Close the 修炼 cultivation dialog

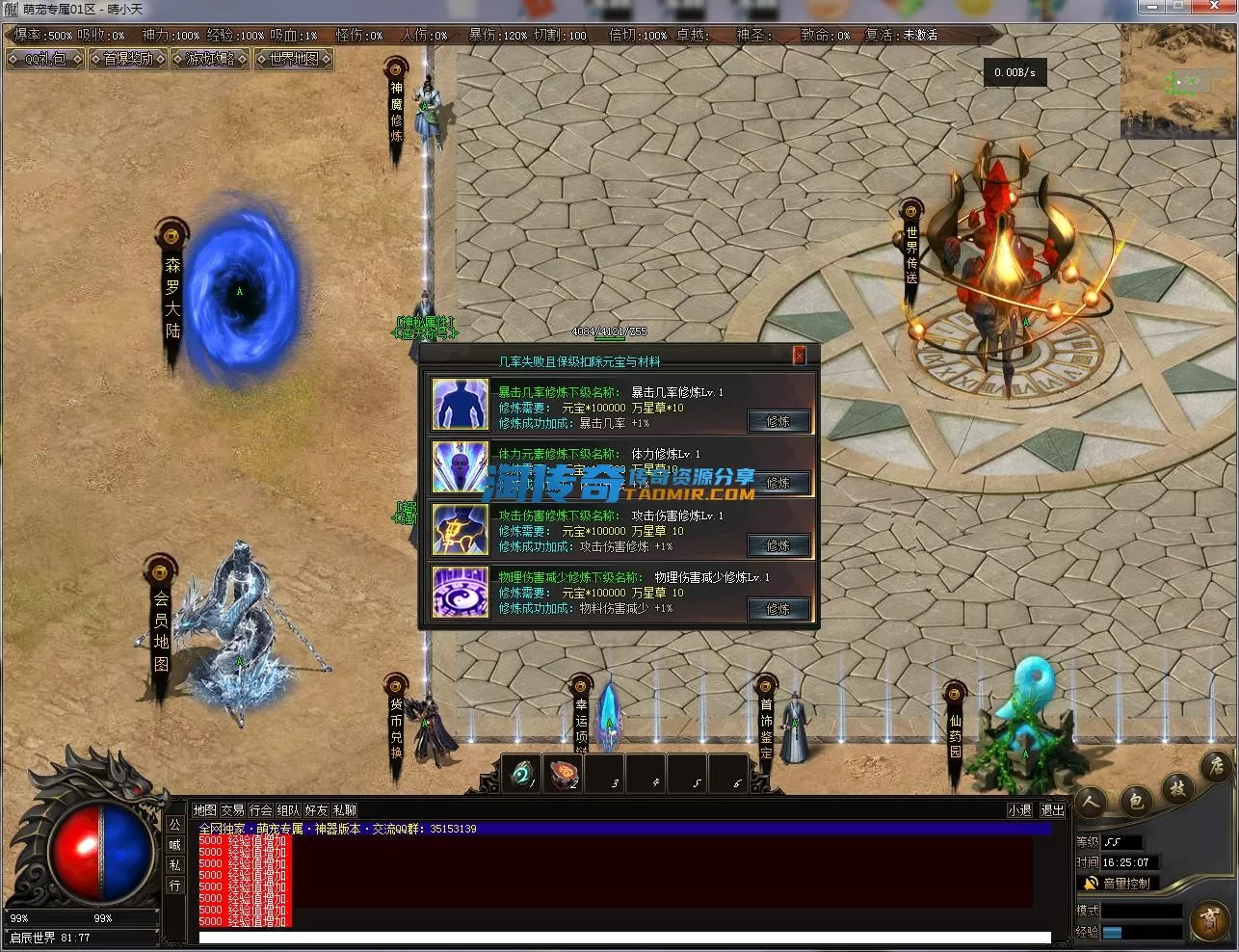[x=799, y=356]
